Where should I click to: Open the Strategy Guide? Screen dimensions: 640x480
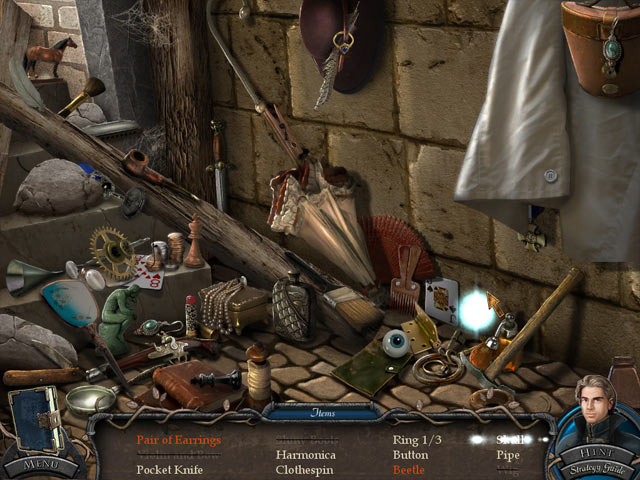596,468
